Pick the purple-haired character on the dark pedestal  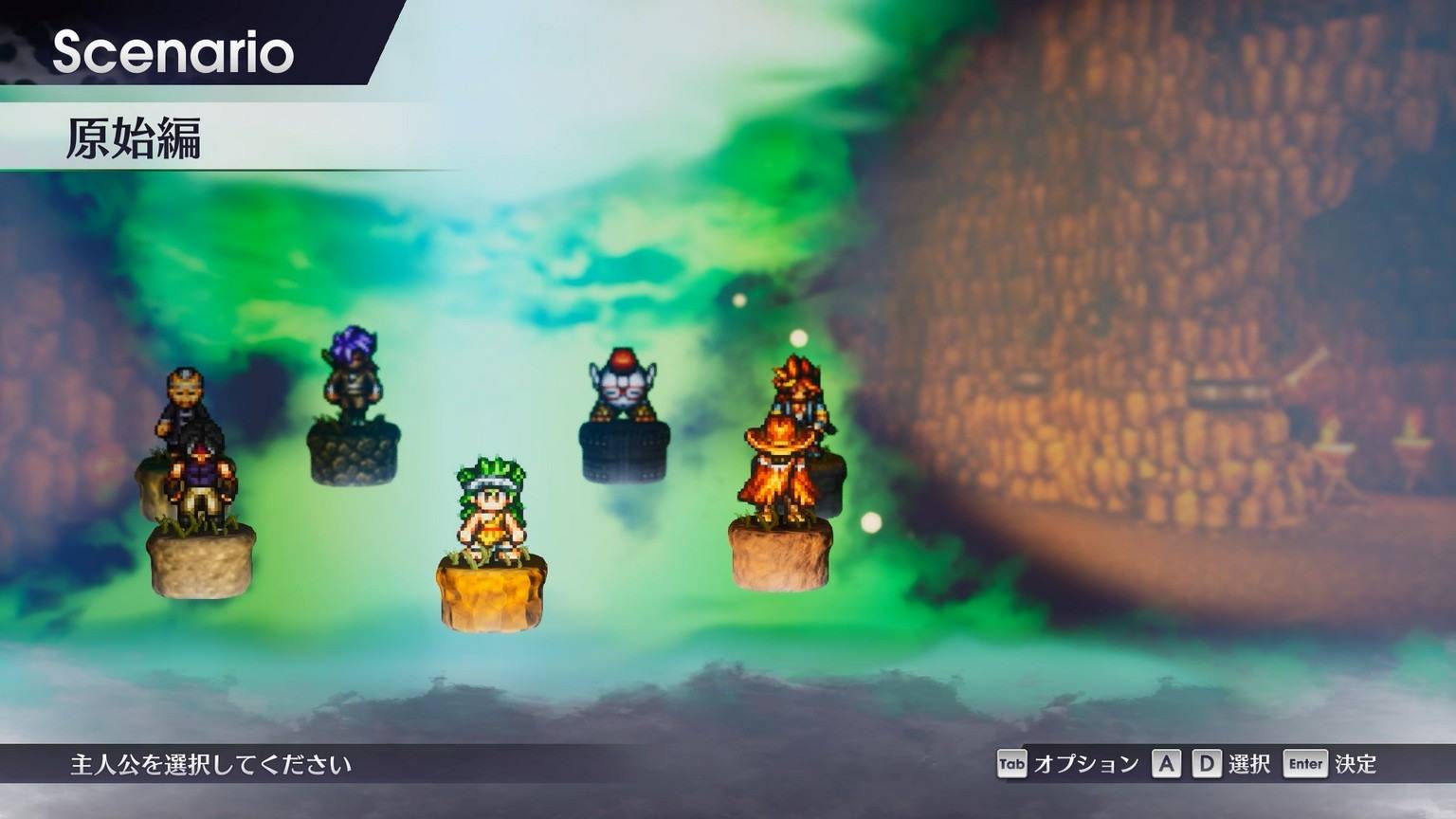pos(353,376)
